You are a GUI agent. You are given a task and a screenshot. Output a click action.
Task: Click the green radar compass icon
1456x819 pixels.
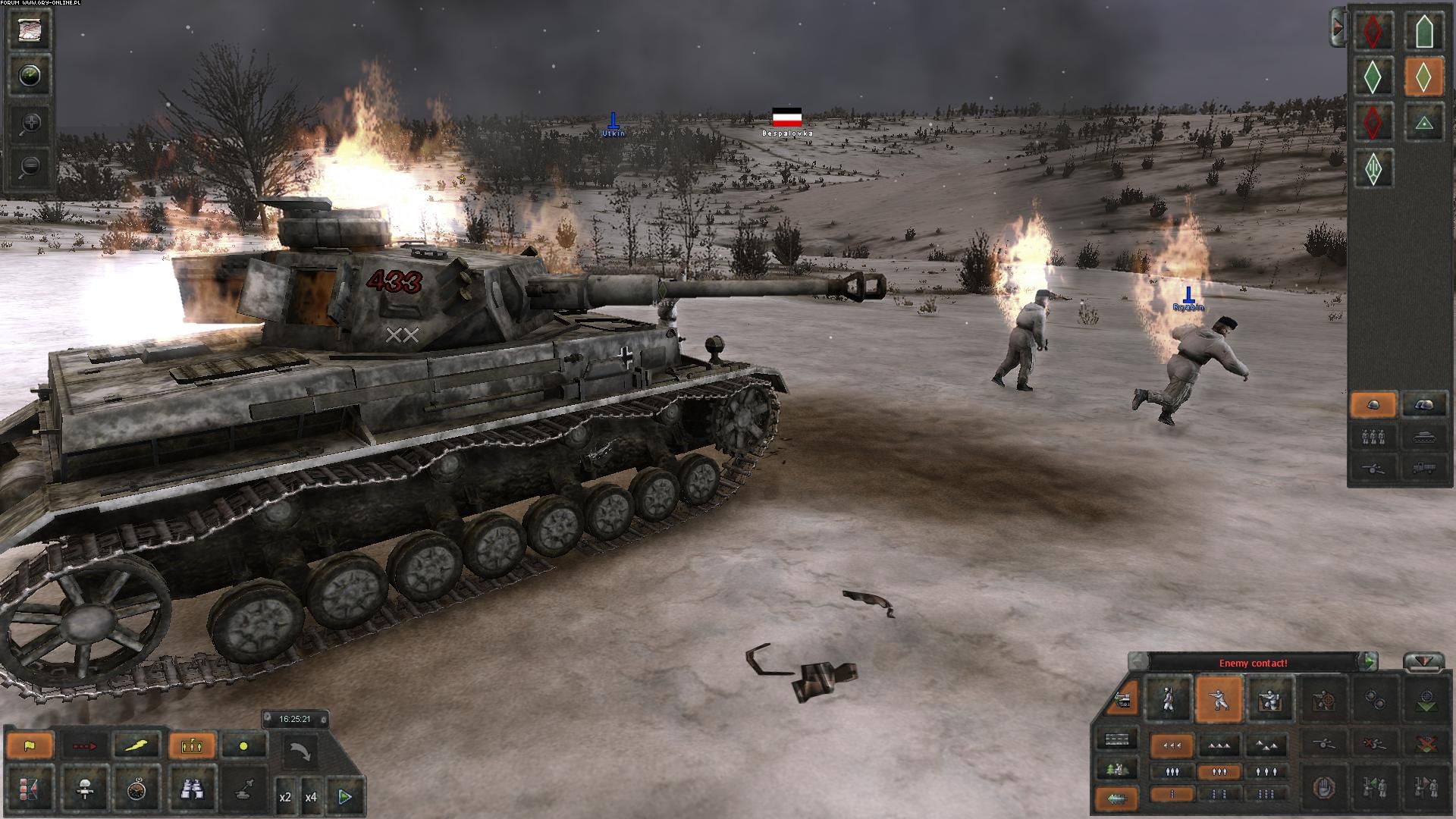pos(30,76)
